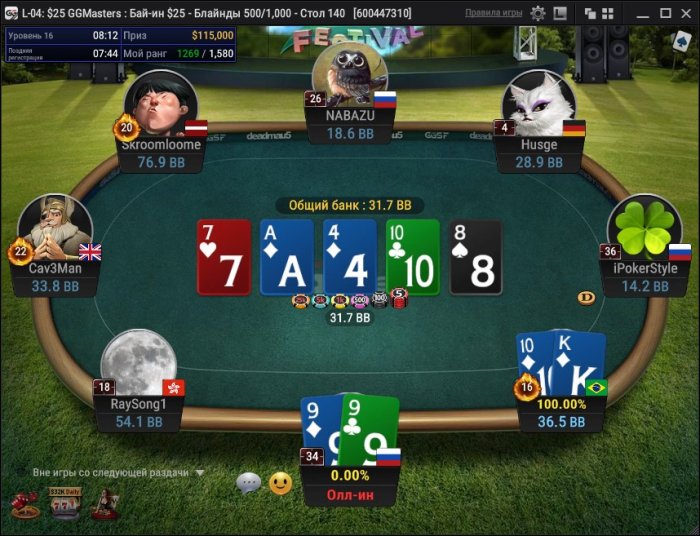700x536 pixels.
Task: Tile tables with the four-square grid icon
Action: (607, 13)
